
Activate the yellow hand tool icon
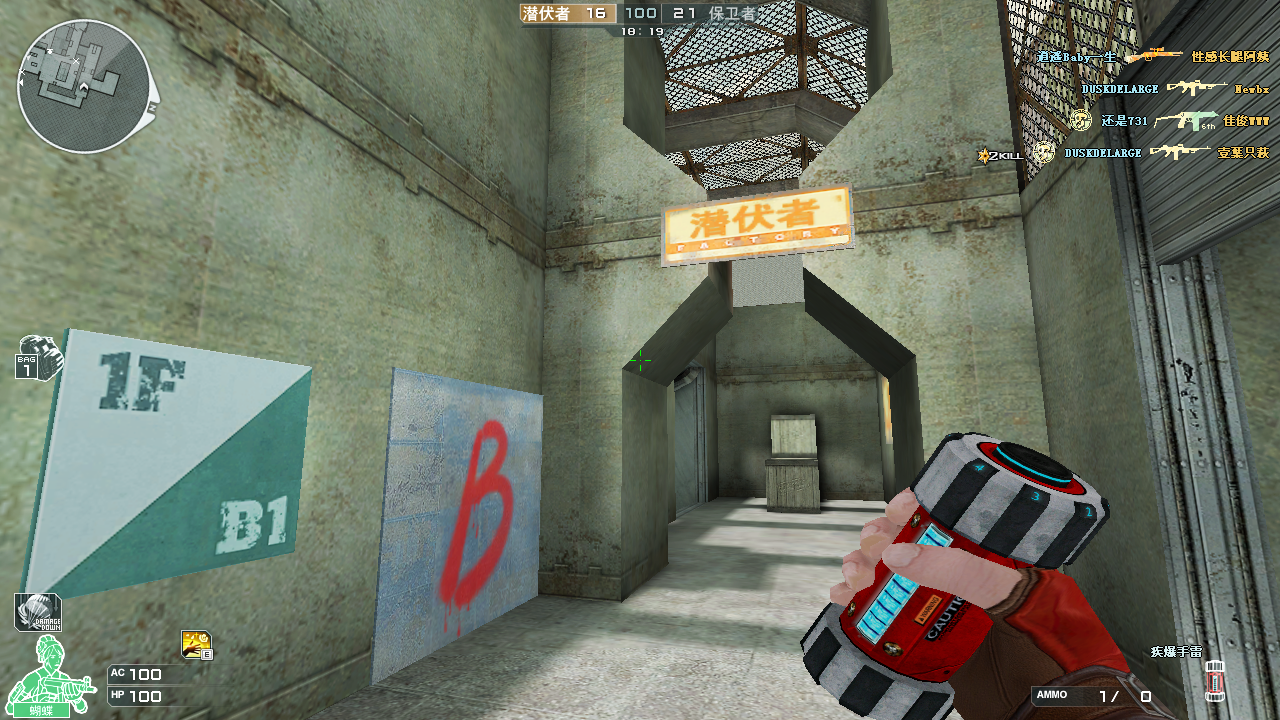coord(196,644)
